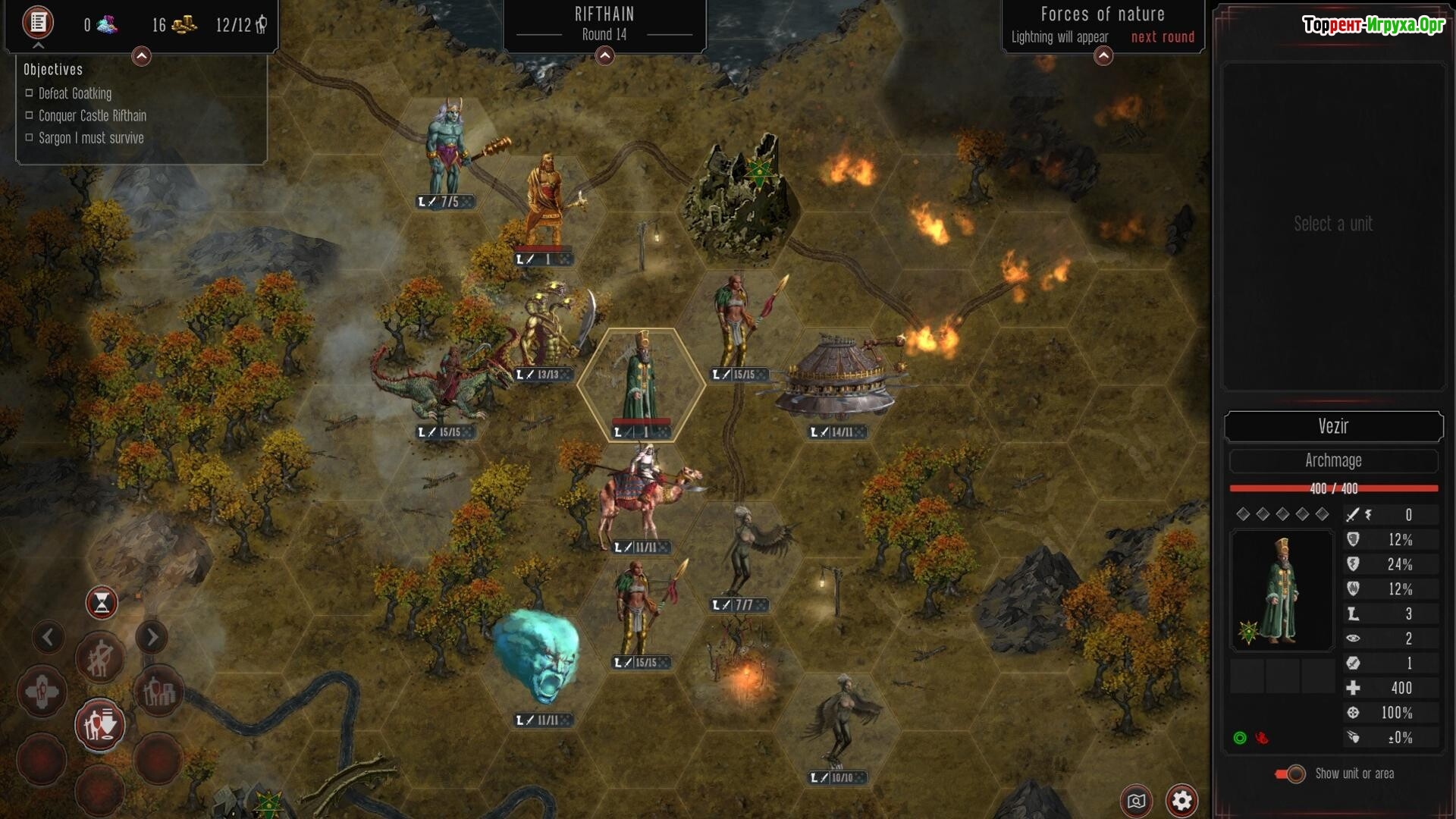Screen dimensions: 1456x819
Task: Click the soldier with buildings action button
Action: (158, 692)
